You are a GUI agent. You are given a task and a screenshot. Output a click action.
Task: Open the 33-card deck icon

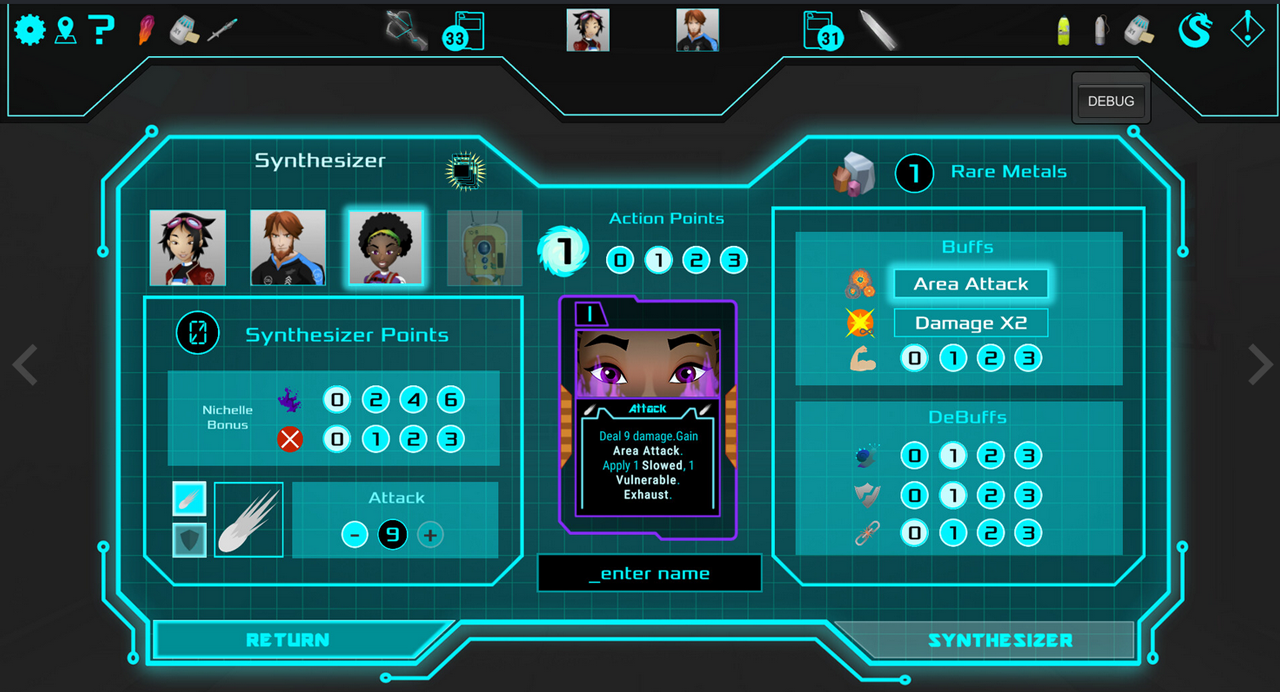coord(467,31)
